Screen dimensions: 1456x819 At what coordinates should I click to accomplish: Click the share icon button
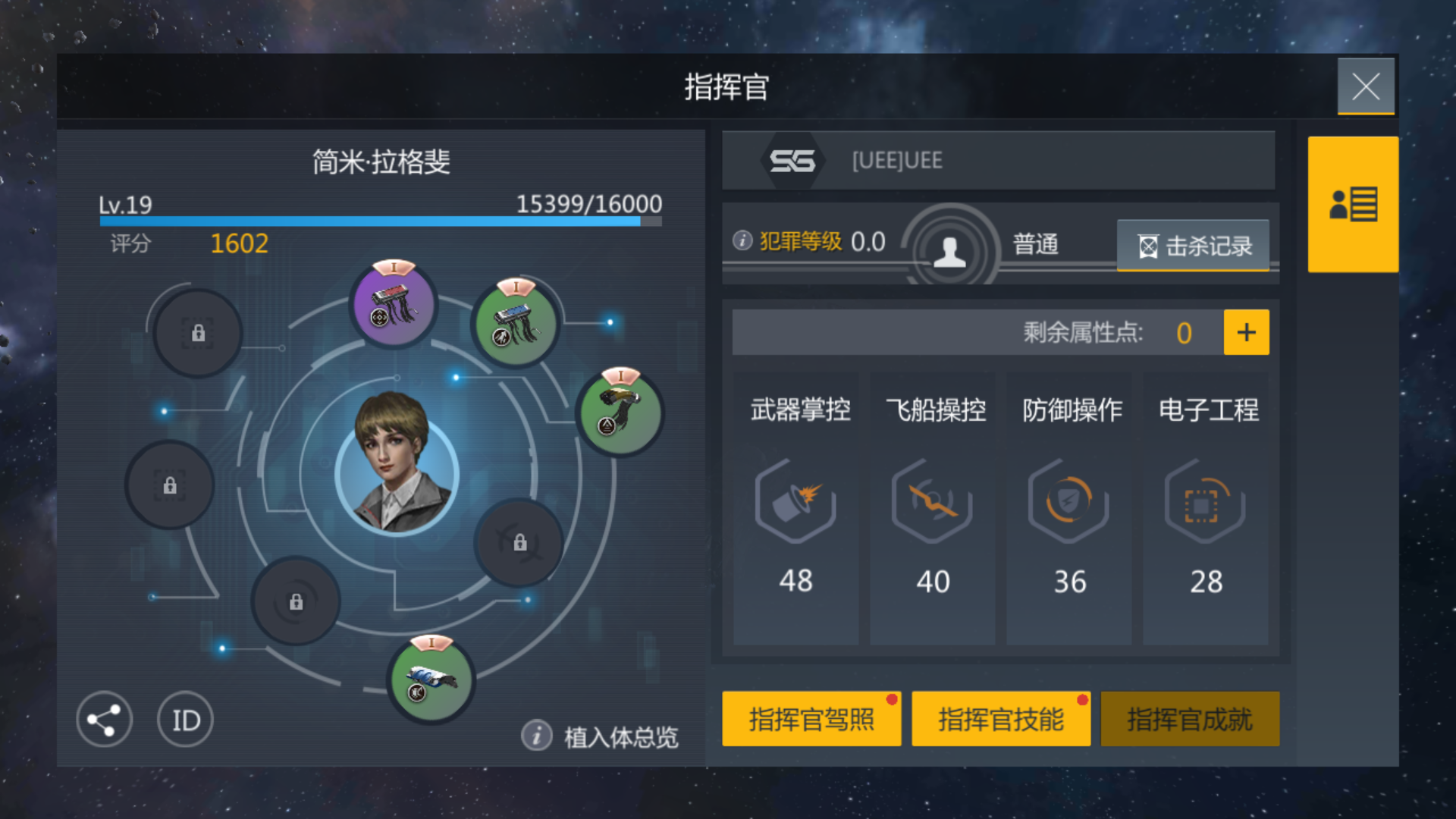tap(105, 720)
